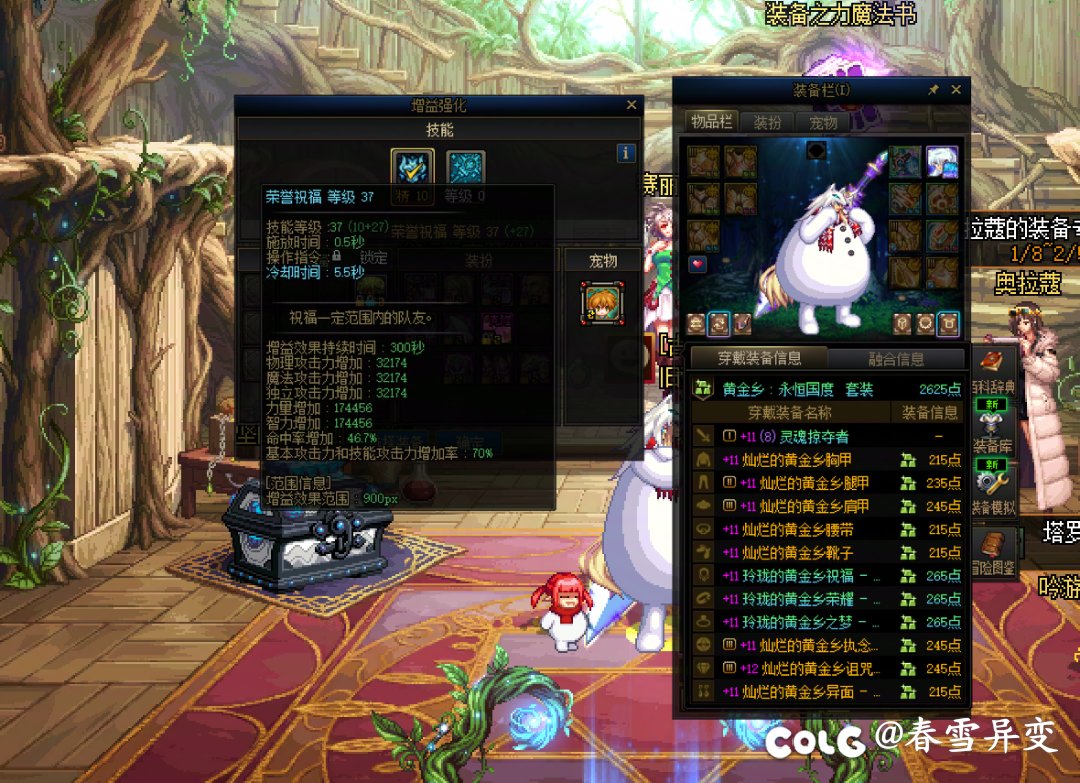This screenshot has width=1080, height=783.
Task: Show the 穿戴装备信息 tab
Action: pyautogui.click(x=758, y=358)
